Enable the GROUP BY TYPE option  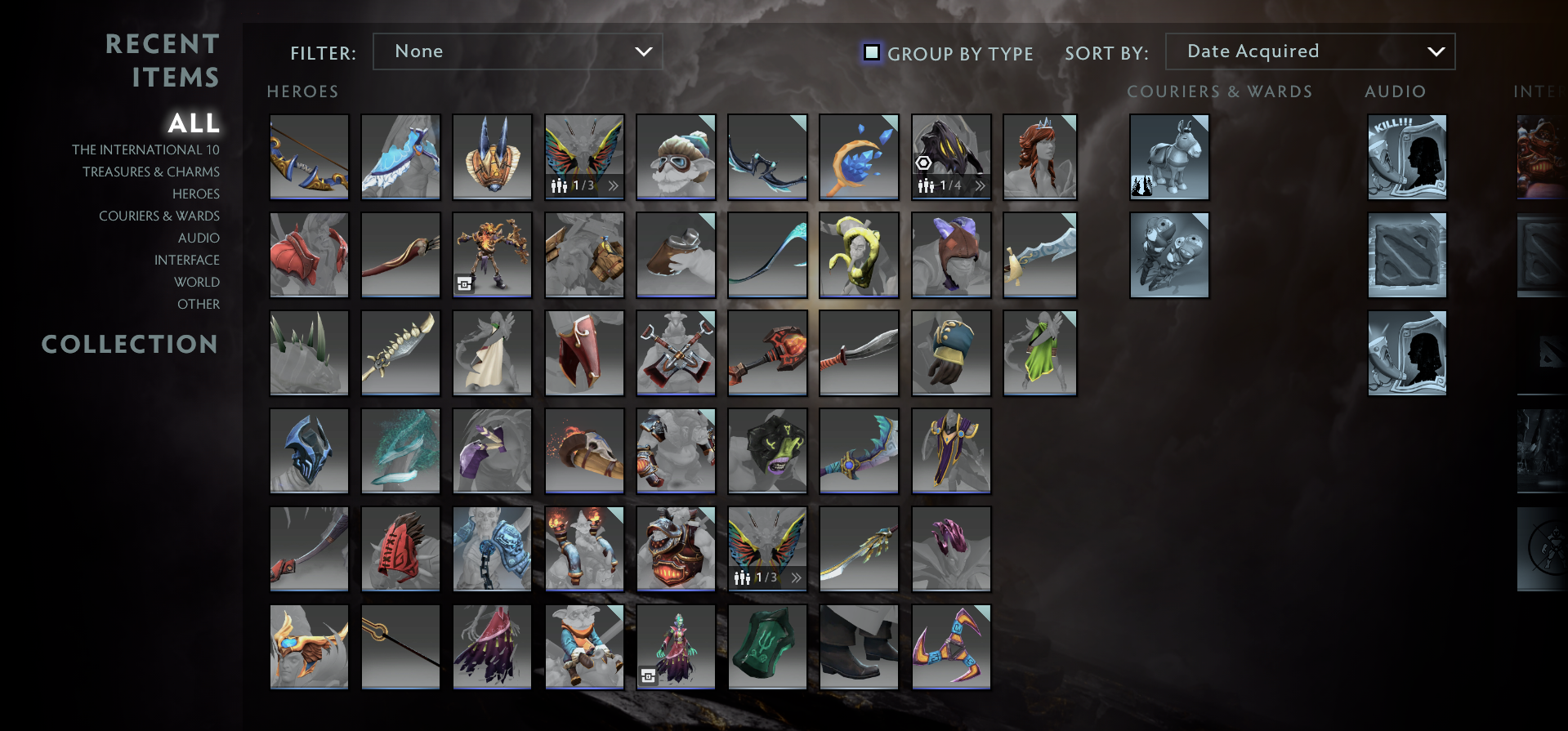point(871,52)
